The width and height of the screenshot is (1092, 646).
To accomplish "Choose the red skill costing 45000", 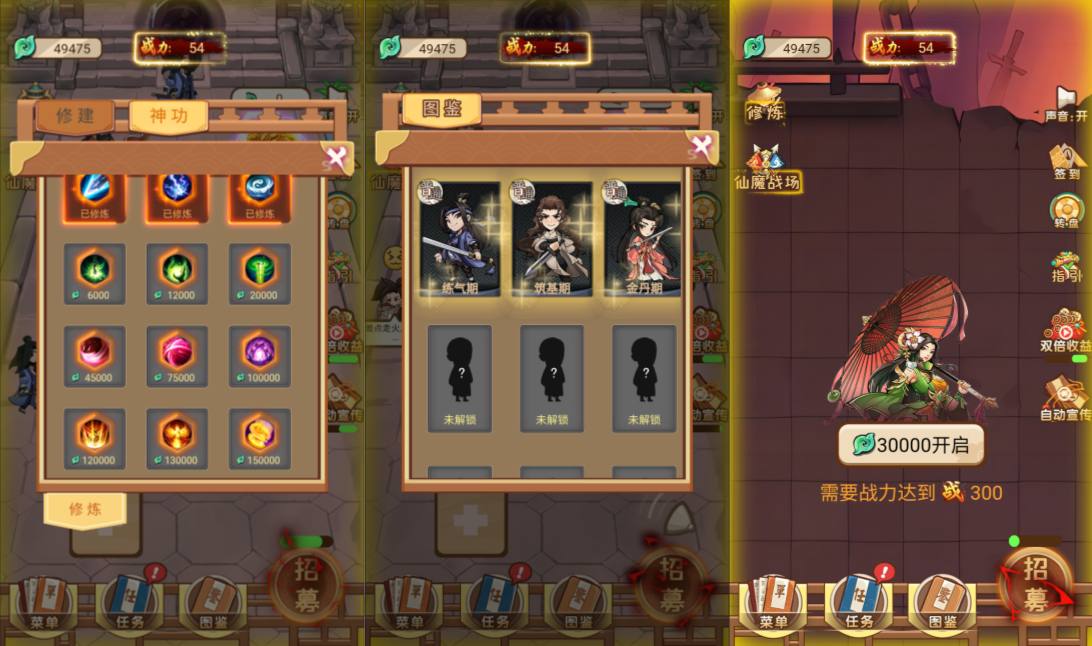I will click(94, 355).
